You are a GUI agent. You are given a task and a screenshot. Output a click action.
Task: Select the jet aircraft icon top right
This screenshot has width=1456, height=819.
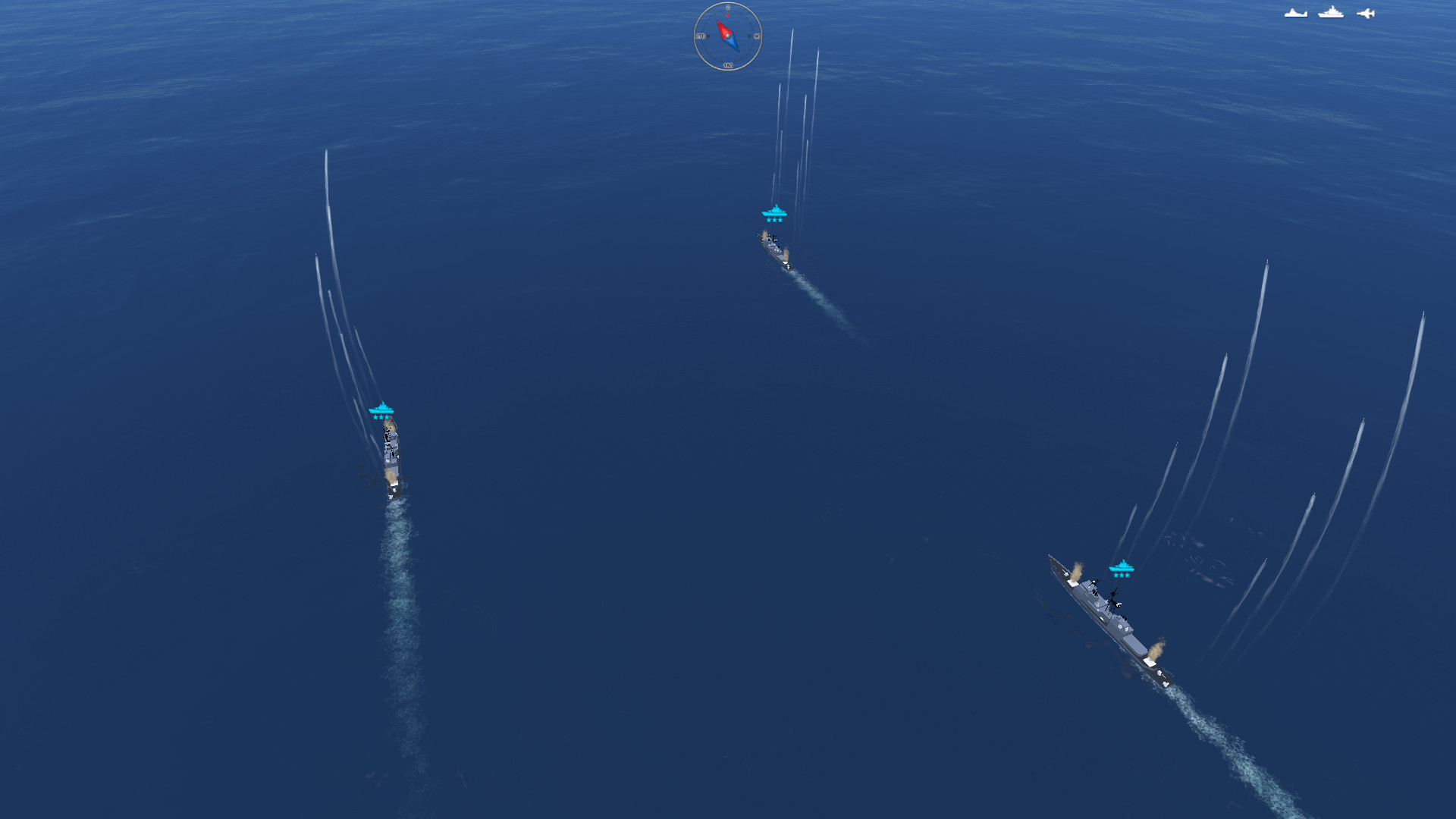point(1366,14)
